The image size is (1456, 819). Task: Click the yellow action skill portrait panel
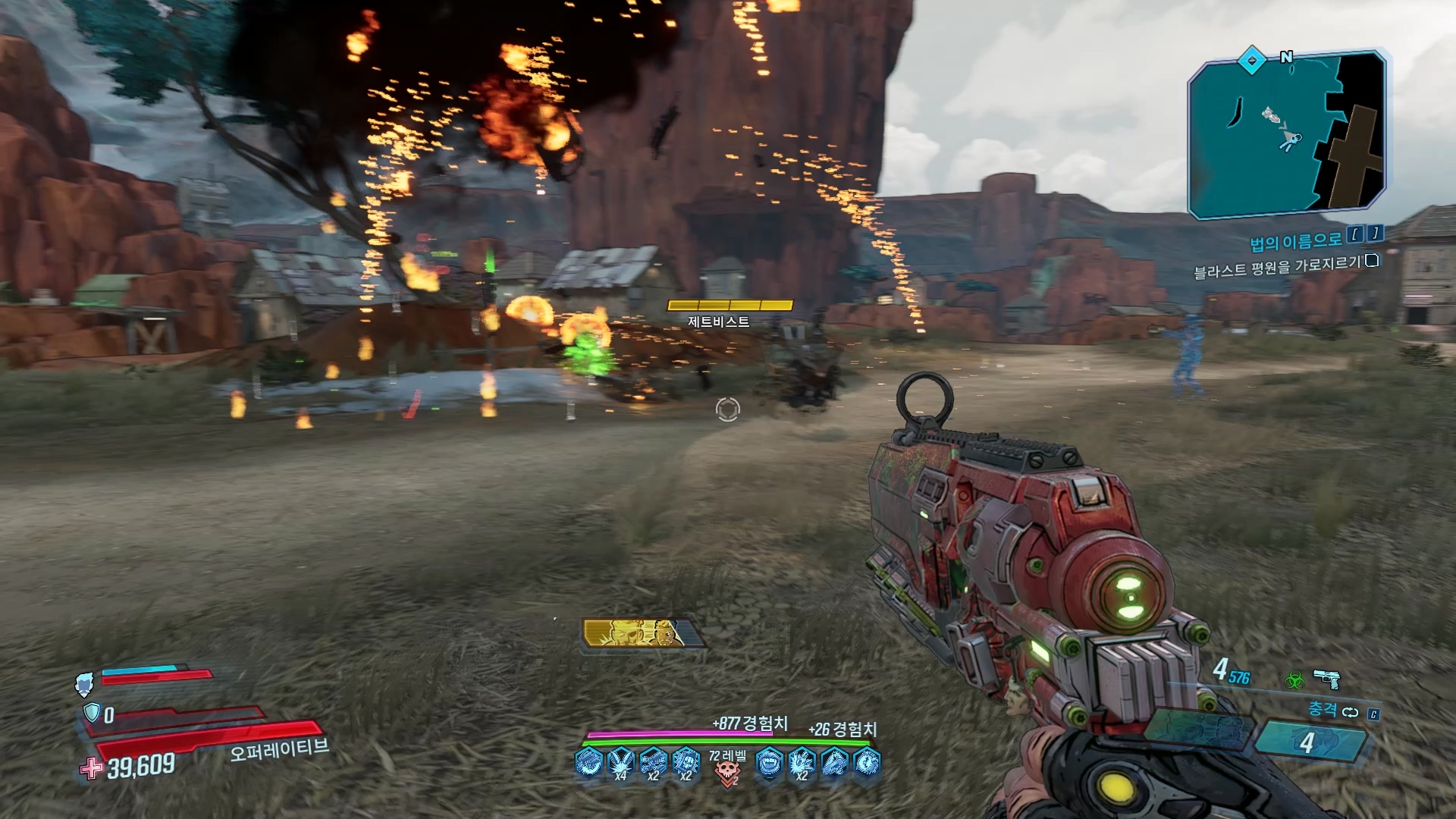pyautogui.click(x=642, y=634)
